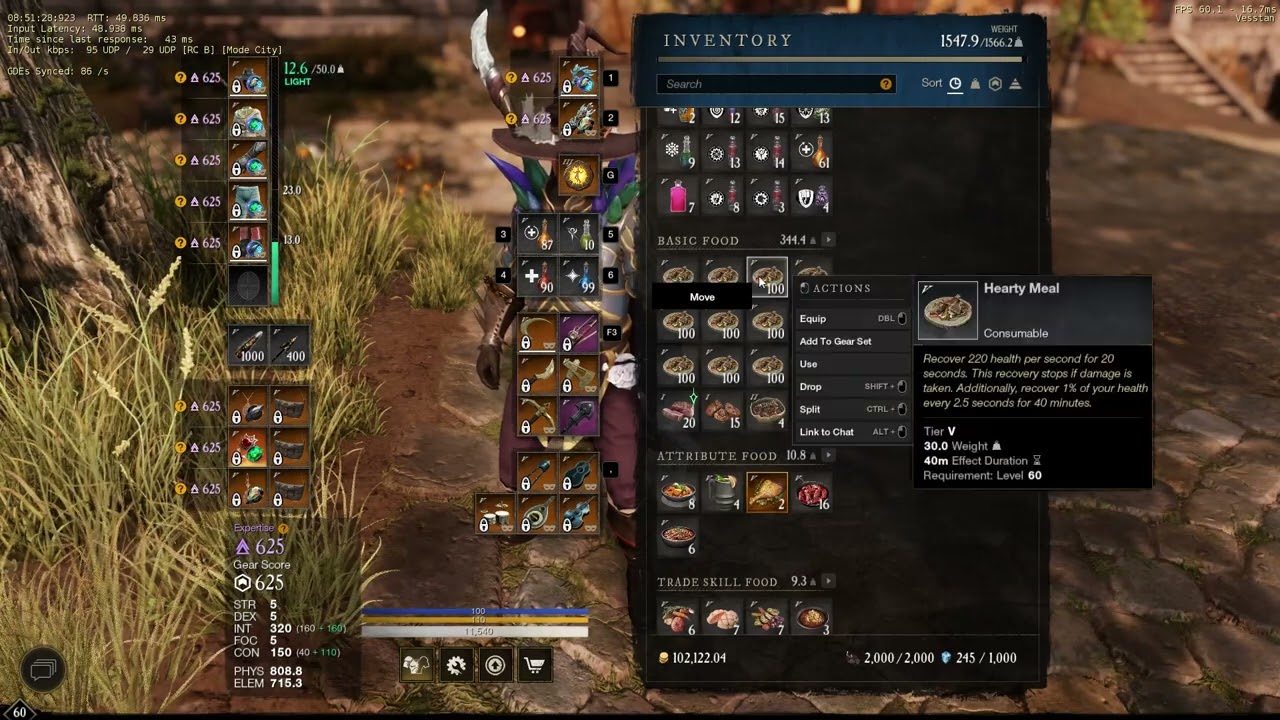
Task: Pick the pink potion with 7 count
Action: tap(678, 196)
